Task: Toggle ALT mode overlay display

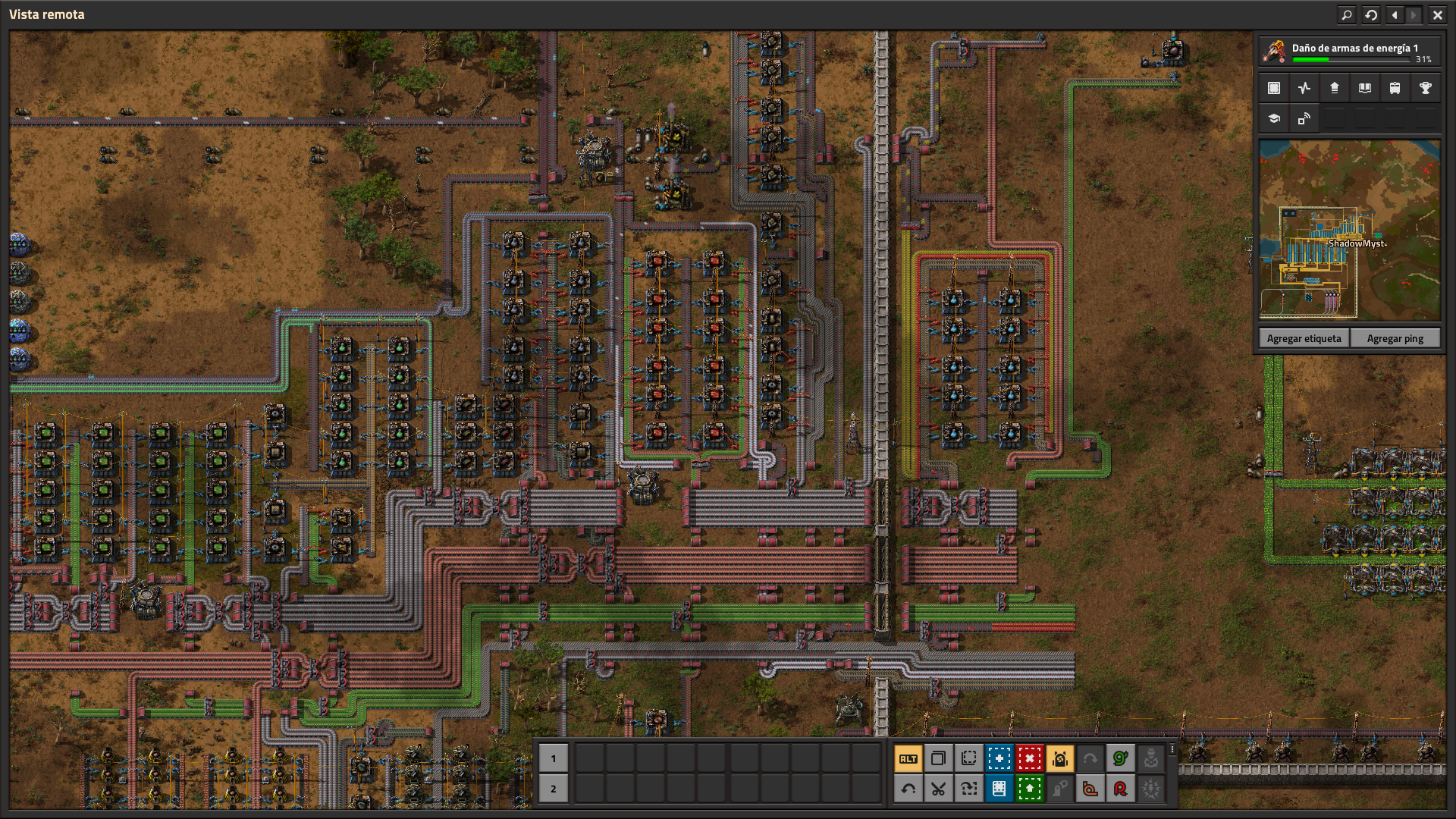Action: point(909,758)
